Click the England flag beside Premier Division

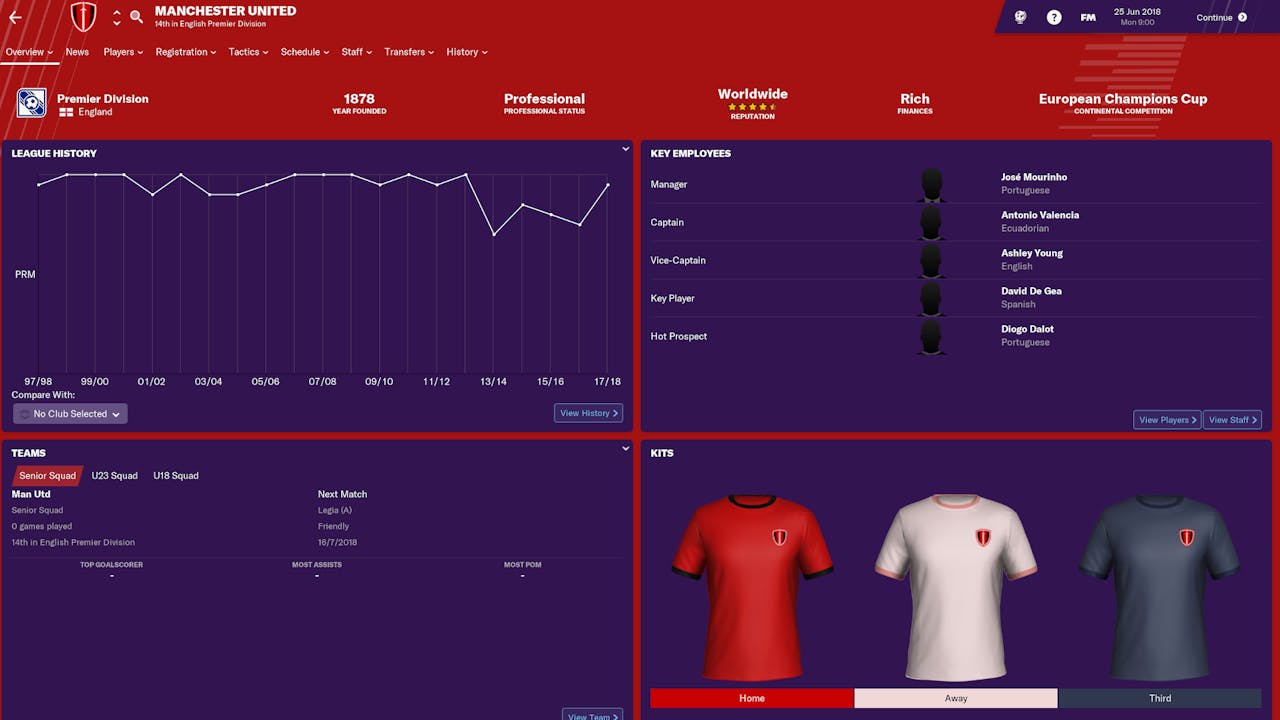pyautogui.click(x=66, y=114)
